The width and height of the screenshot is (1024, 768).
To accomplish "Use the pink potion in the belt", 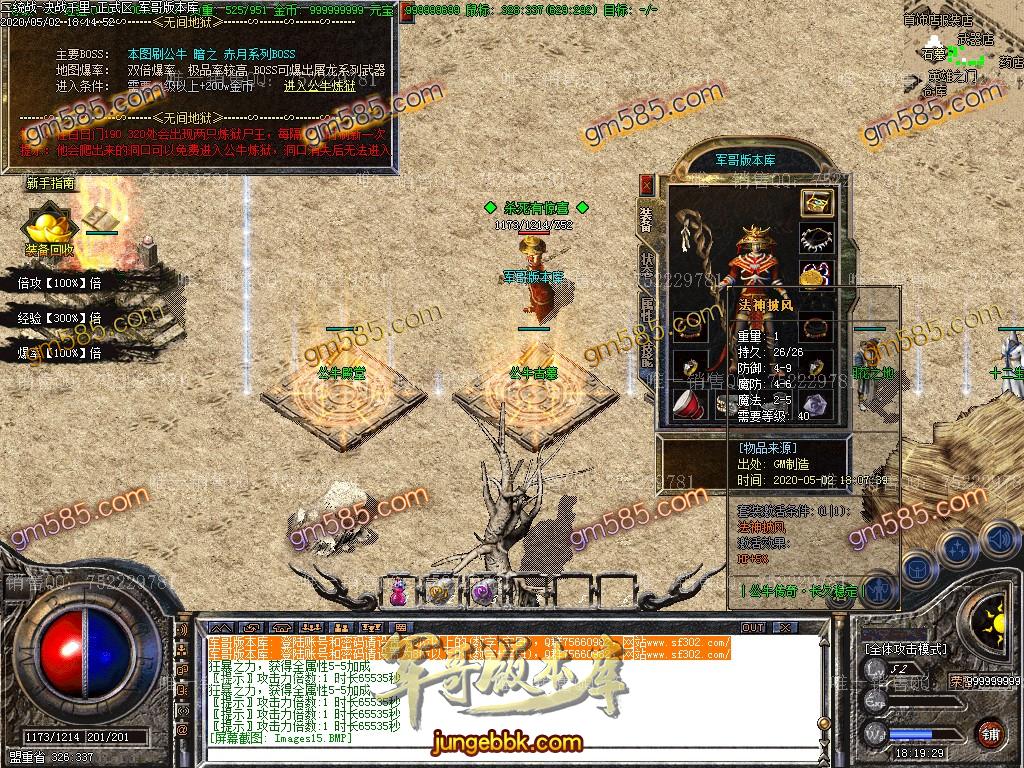I will click(x=399, y=592).
